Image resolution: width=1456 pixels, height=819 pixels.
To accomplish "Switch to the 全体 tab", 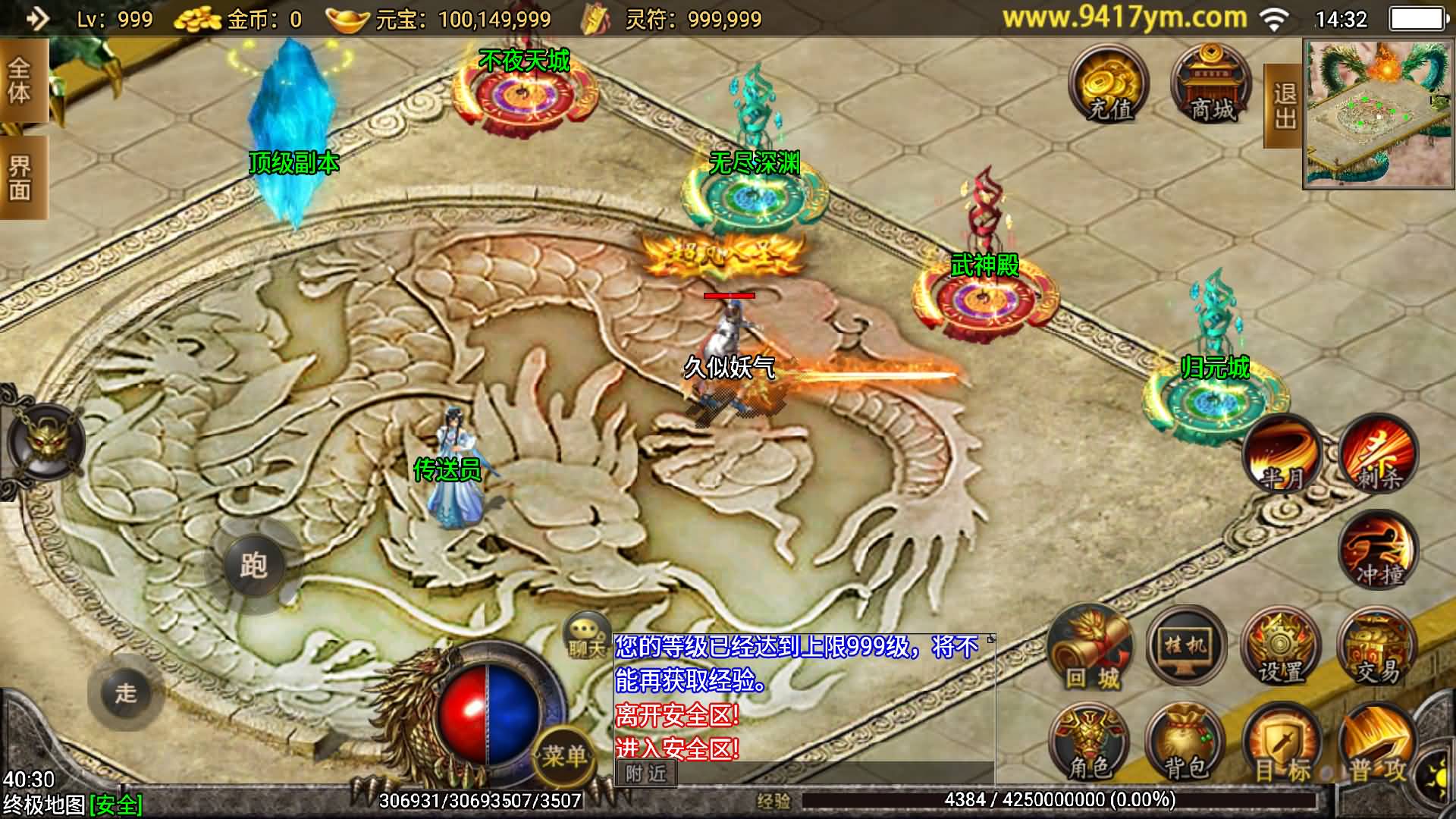I will click(x=20, y=82).
